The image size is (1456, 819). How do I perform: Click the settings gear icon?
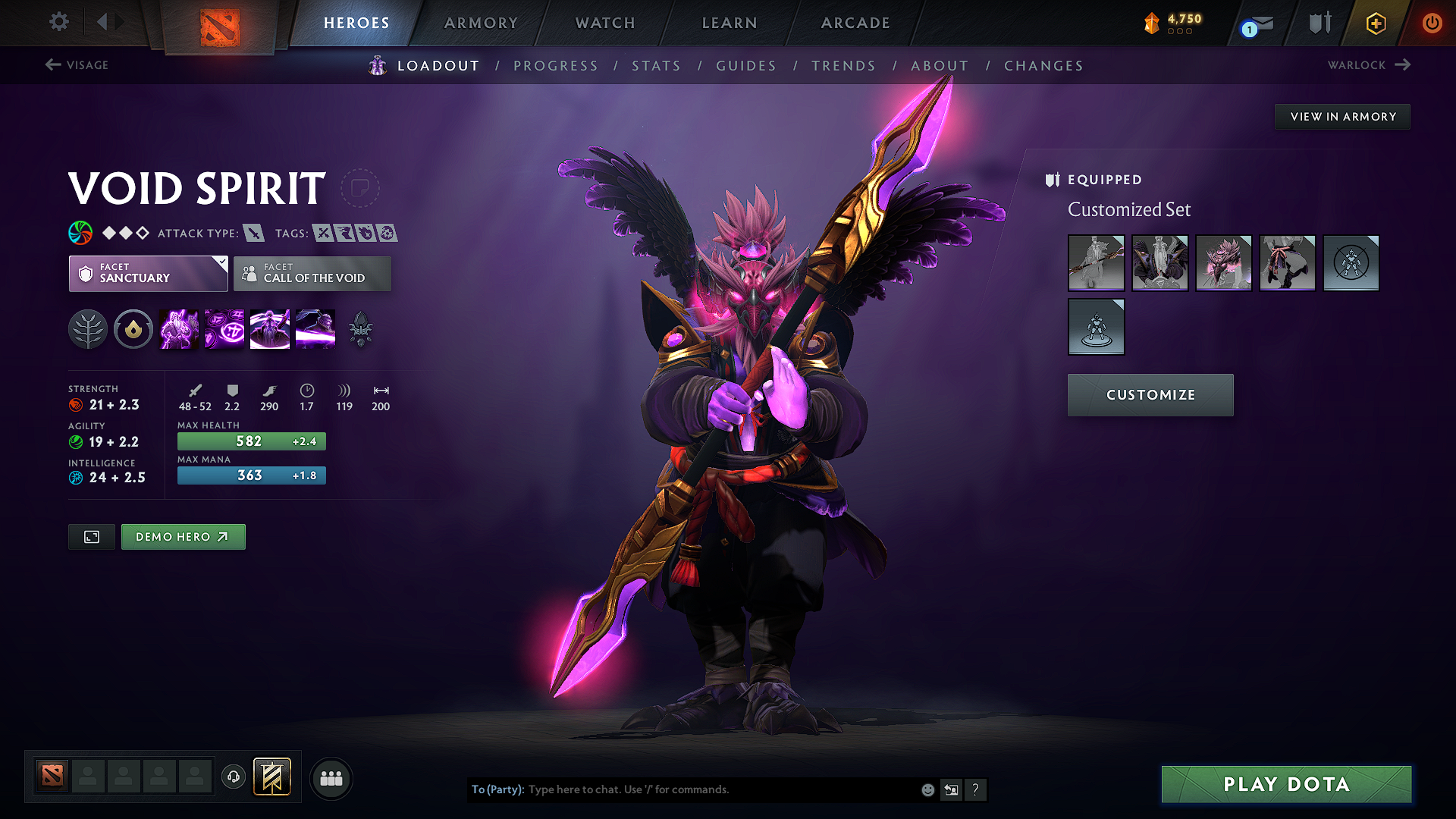click(x=58, y=22)
